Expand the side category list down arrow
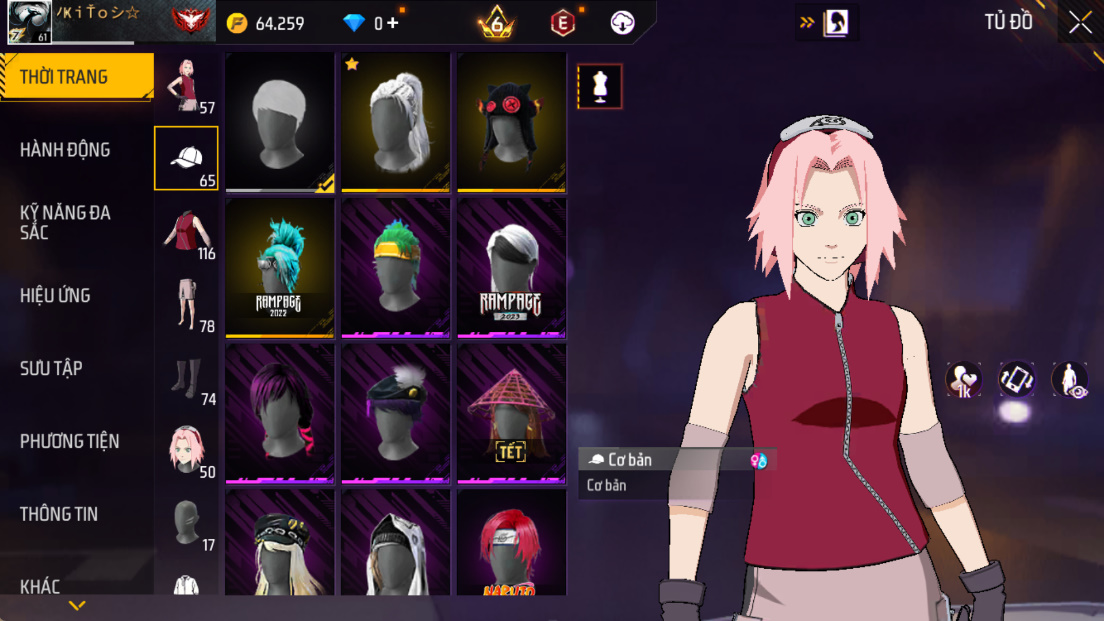The height and width of the screenshot is (621, 1104). [x=77, y=605]
